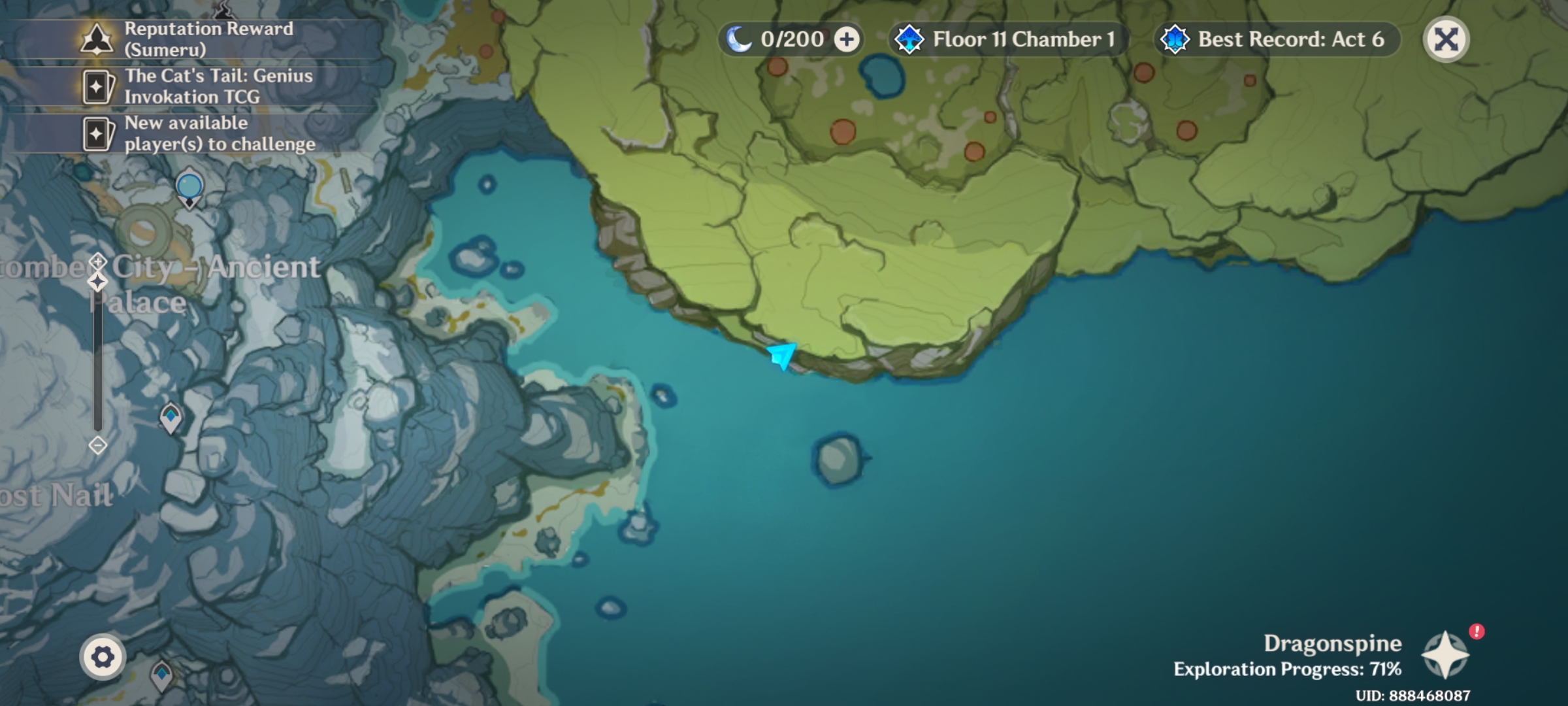Click 'Best Record: Act 6' text
This screenshot has height=706, width=1568.
(x=1291, y=39)
